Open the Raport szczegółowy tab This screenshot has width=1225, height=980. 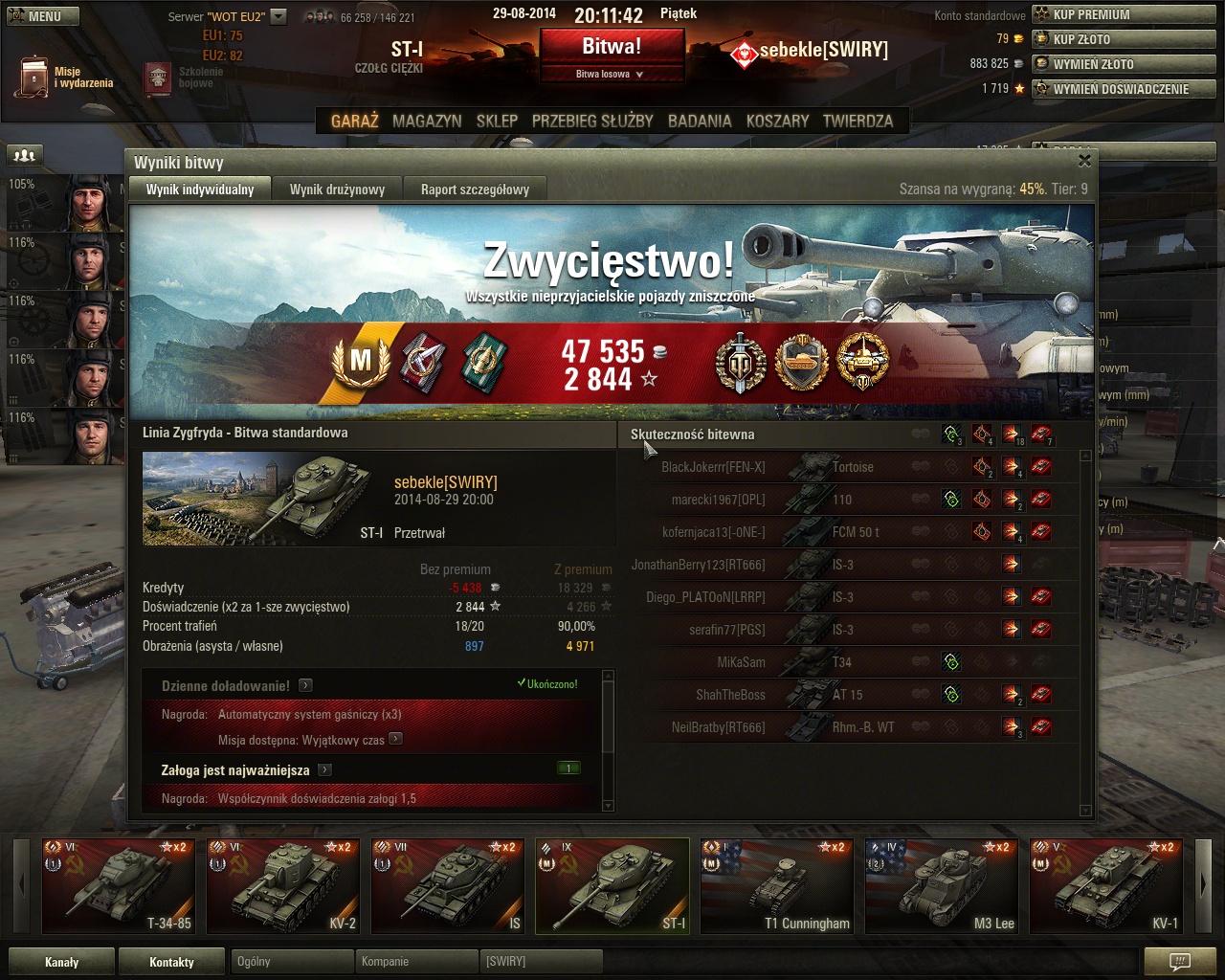475,189
